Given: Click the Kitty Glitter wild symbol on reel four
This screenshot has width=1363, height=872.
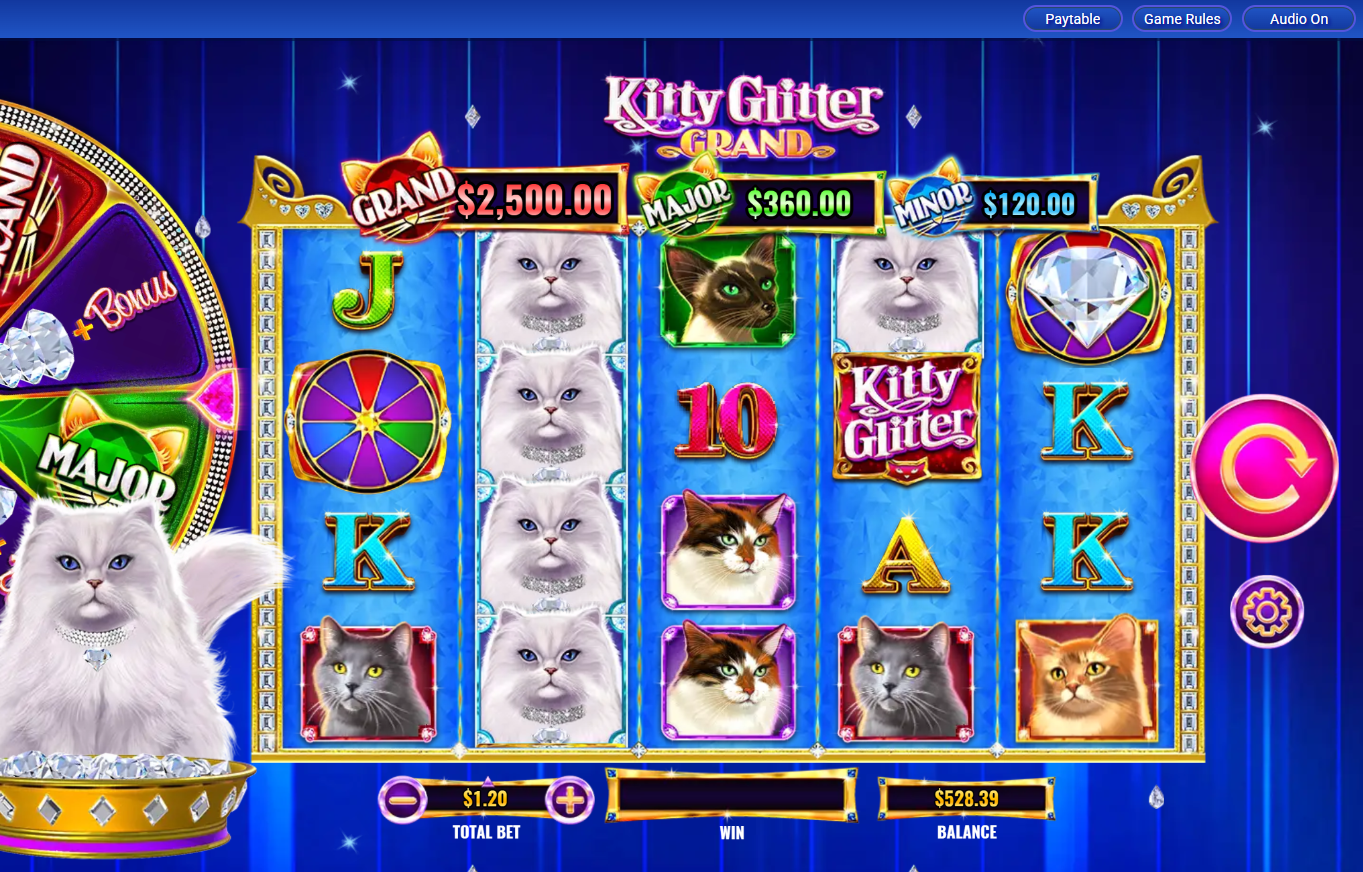Looking at the screenshot, I should coord(906,418).
